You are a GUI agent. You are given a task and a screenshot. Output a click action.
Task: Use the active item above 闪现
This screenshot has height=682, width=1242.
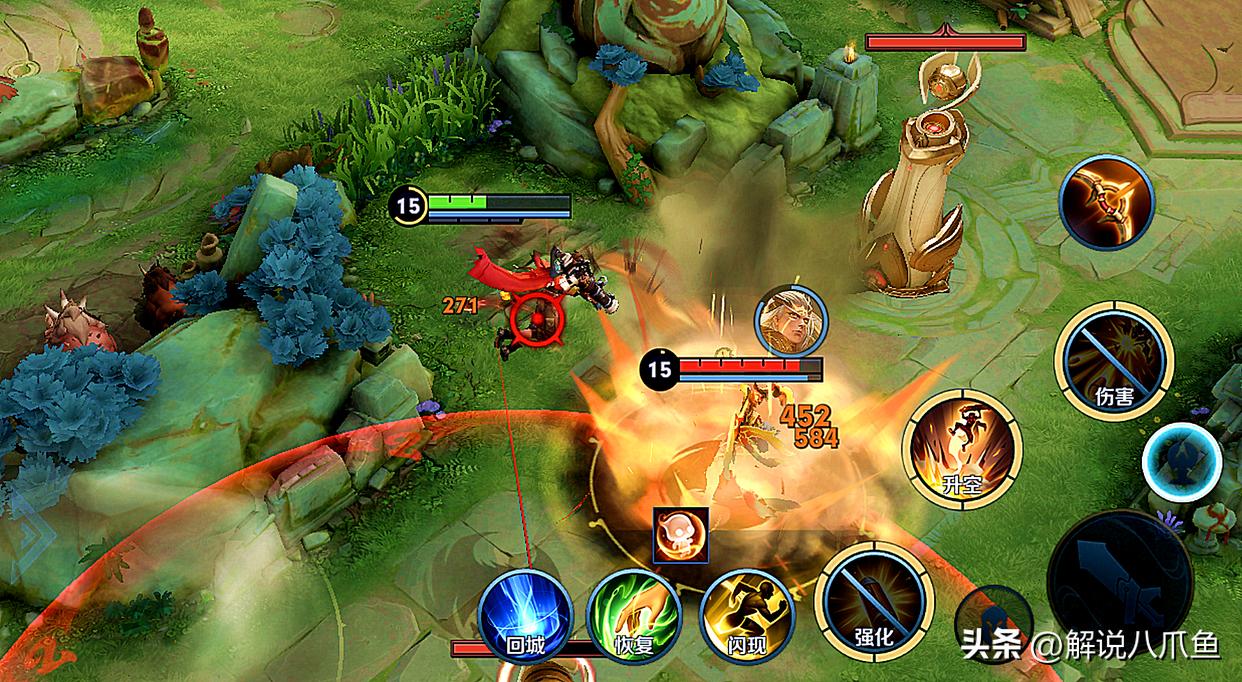(x=681, y=534)
